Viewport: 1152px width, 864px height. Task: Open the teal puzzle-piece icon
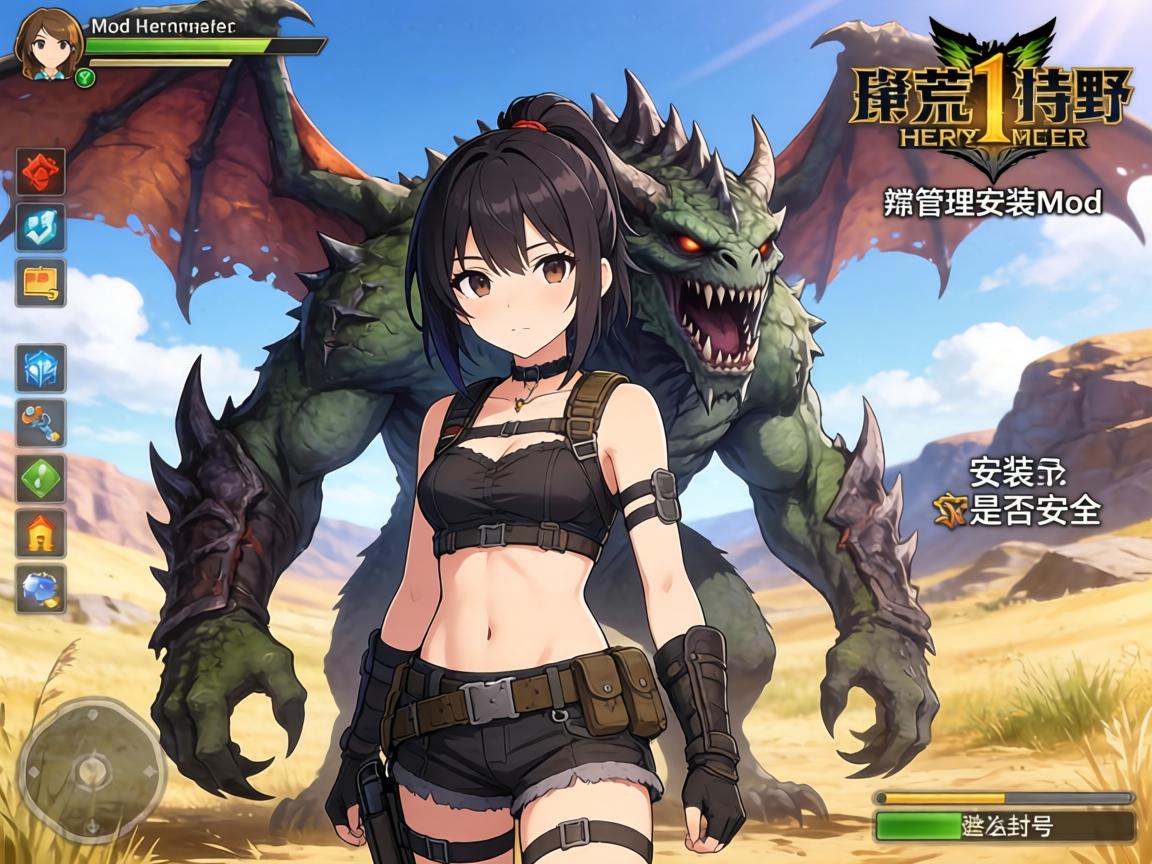coord(41,227)
